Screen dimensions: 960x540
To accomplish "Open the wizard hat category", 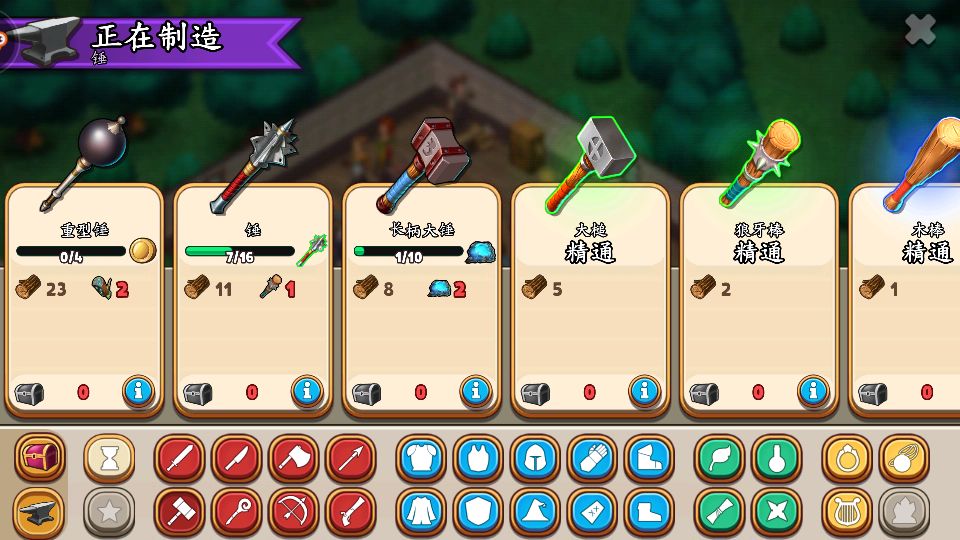I will [535, 512].
